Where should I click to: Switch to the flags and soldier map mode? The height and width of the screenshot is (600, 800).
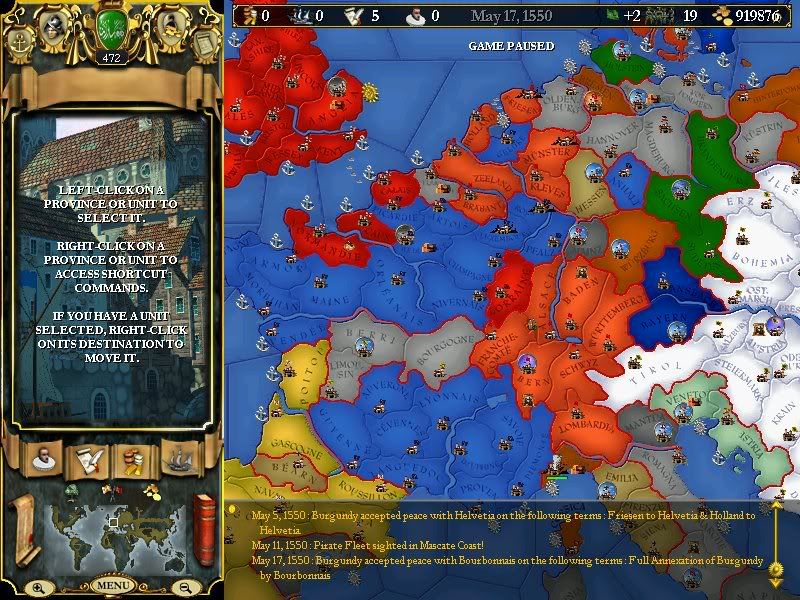[111, 490]
